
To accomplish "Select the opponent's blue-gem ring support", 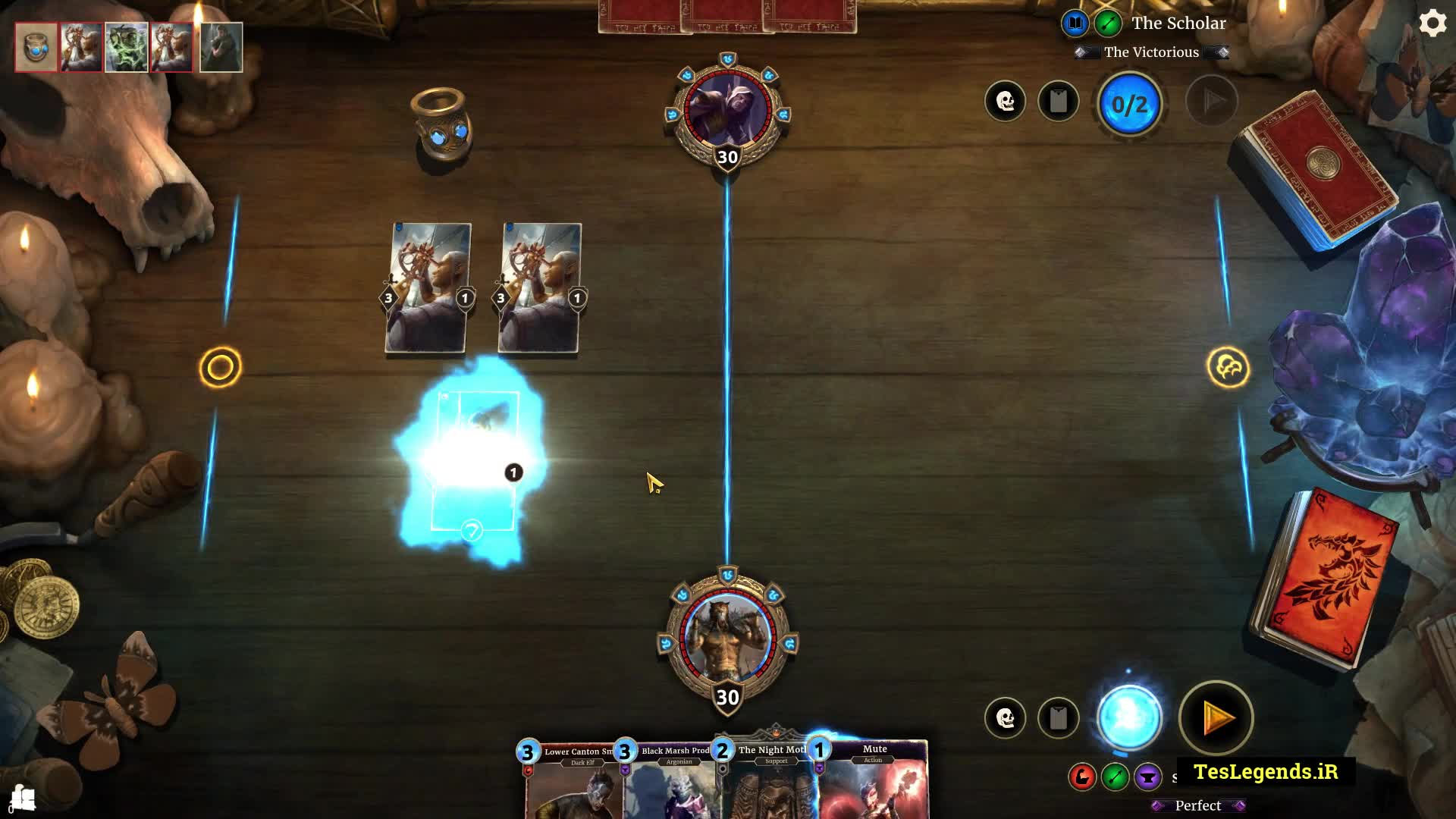I will [x=442, y=125].
